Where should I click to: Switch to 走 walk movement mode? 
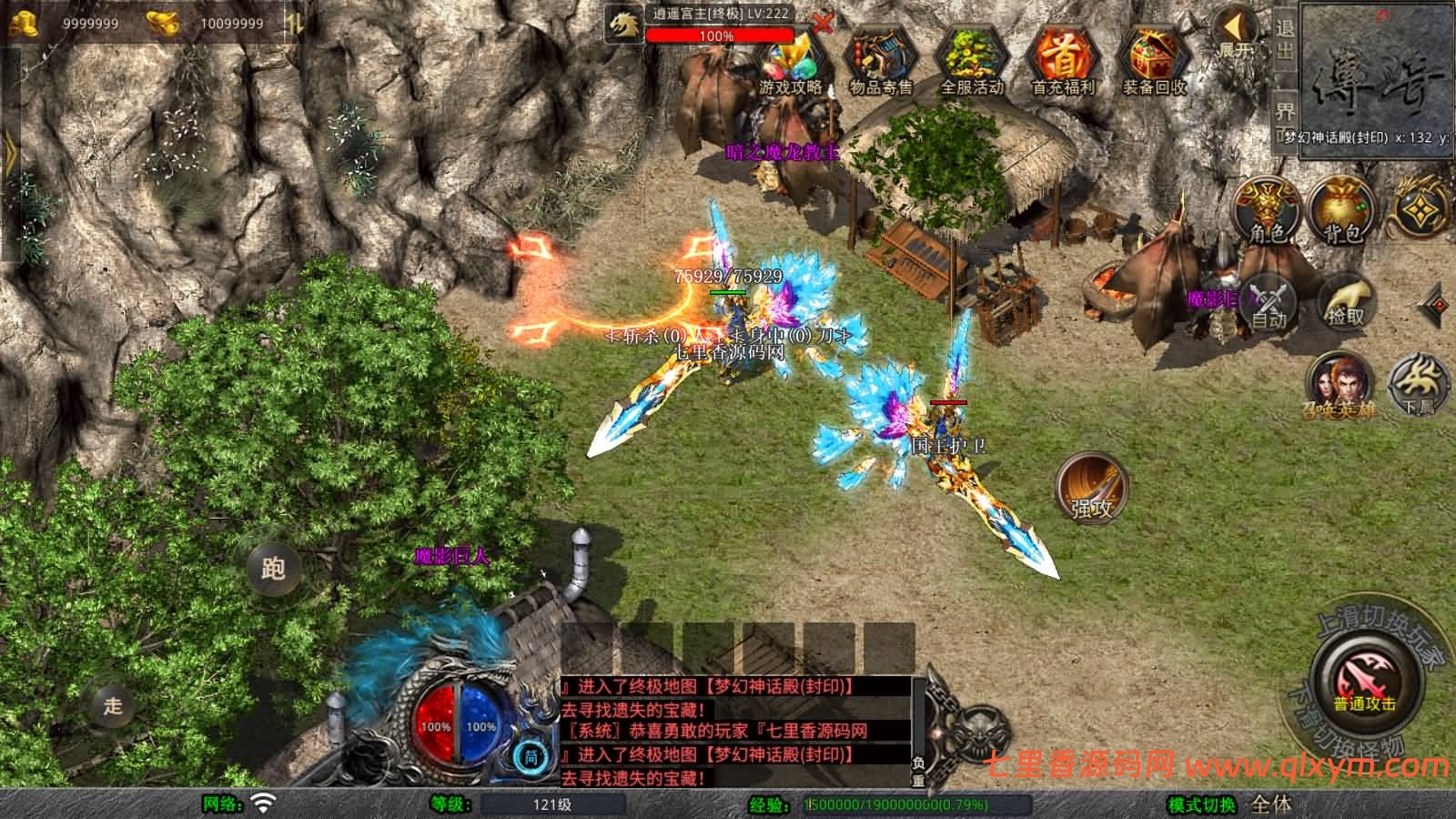pos(113,705)
